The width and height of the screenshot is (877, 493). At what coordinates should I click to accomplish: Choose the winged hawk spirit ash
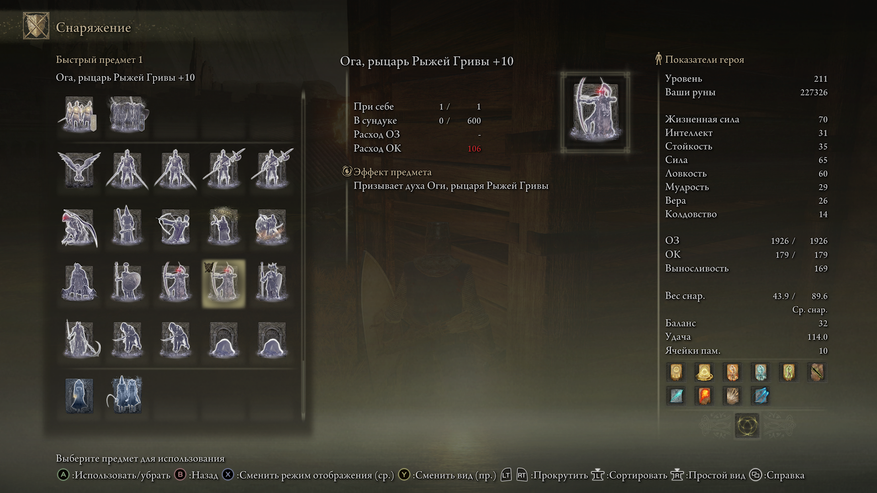(x=78, y=169)
